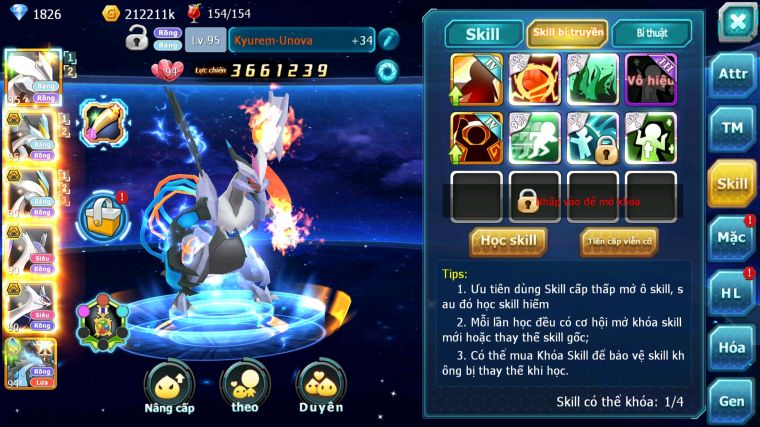The width and height of the screenshot is (760, 427).
Task: Open the HL side tab
Action: pyautogui.click(x=732, y=293)
